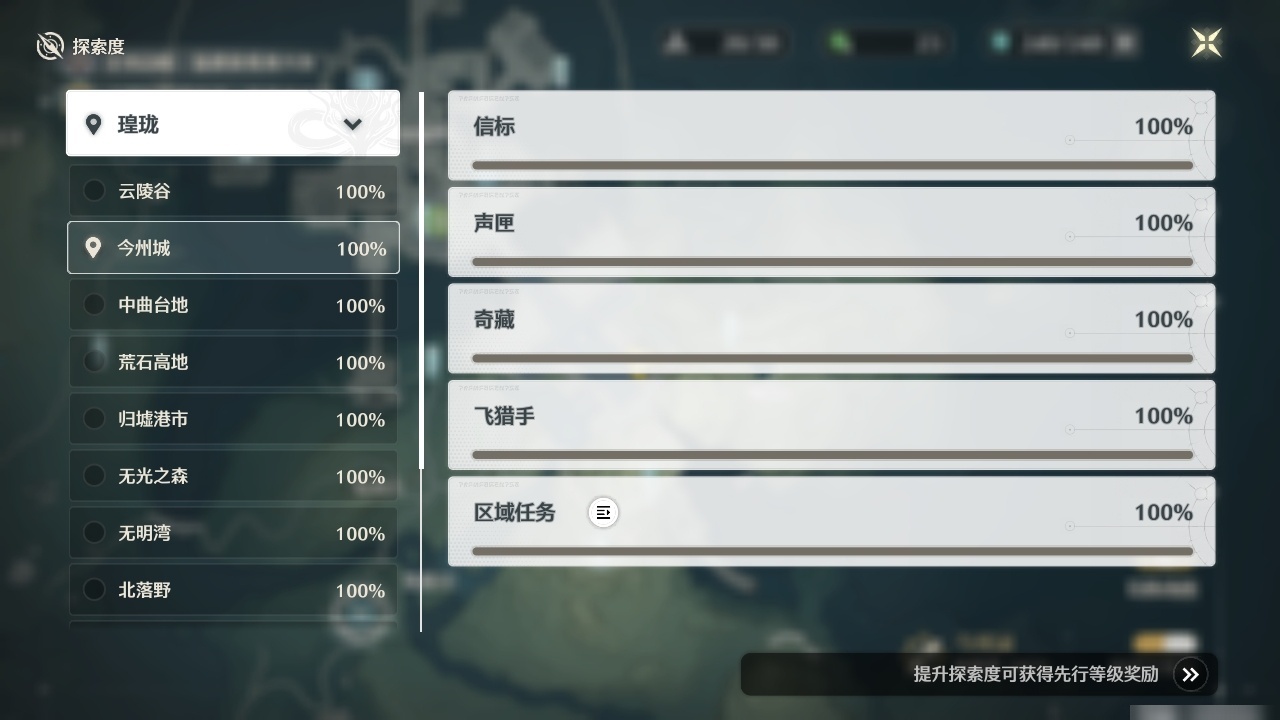Open the 区域任务 details list icon
The height and width of the screenshot is (720, 1280).
point(604,512)
